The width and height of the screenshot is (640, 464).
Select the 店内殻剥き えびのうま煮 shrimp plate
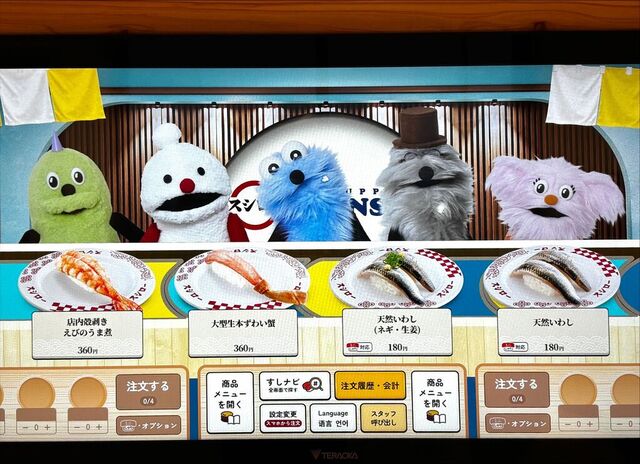[x=87, y=282]
